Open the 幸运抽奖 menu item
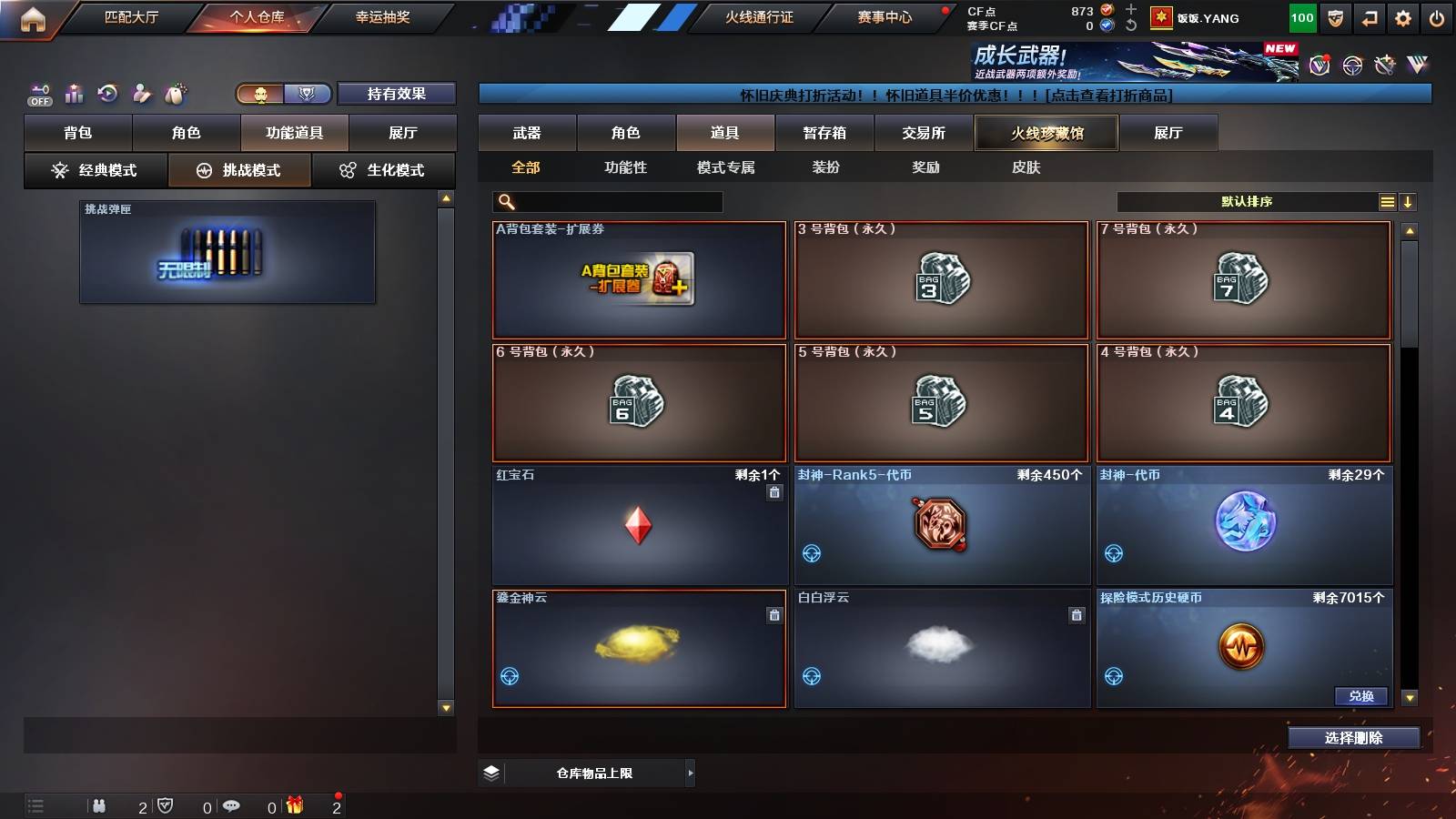 381,17
